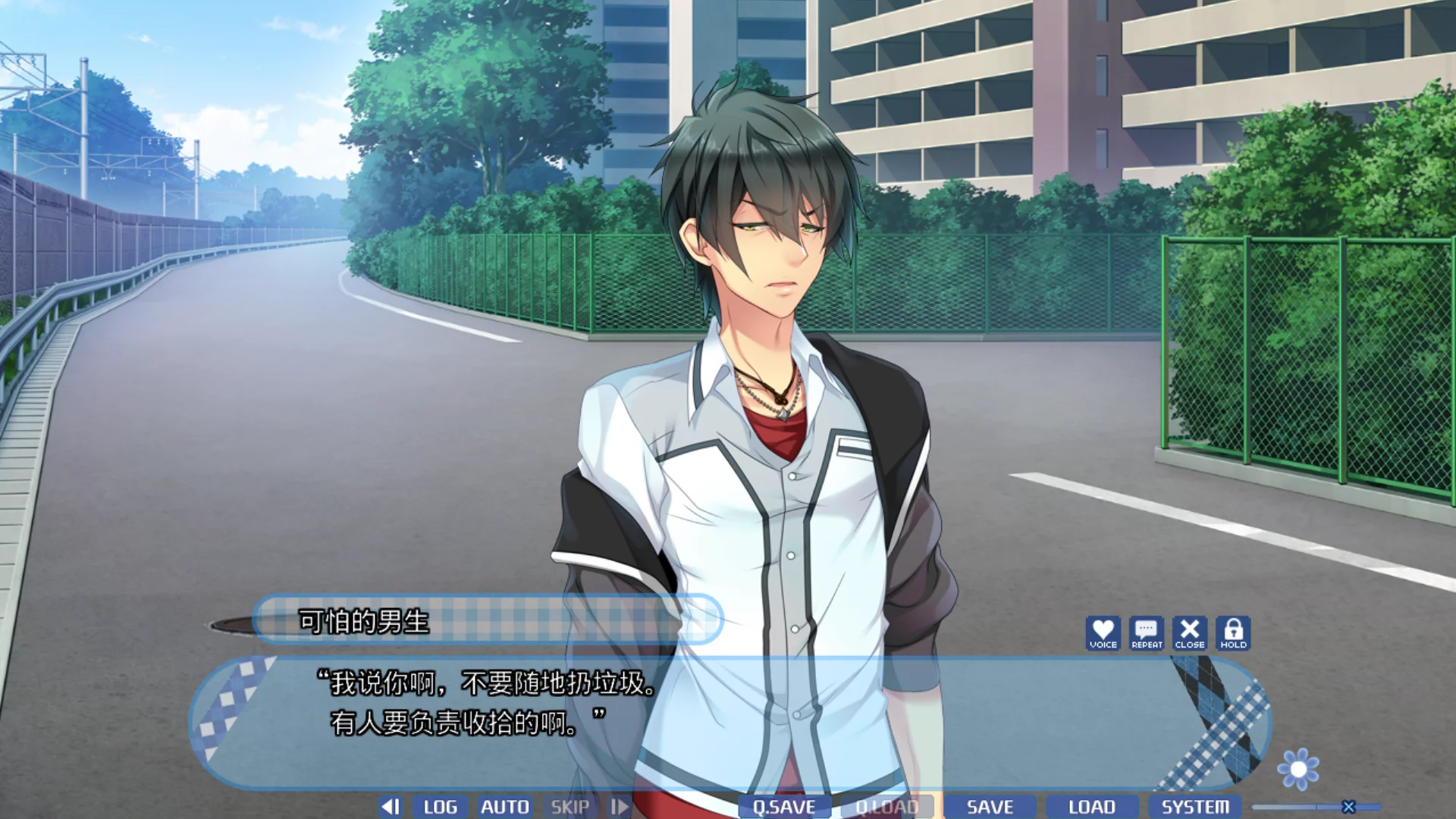Hide the text window with CLOSE
The image size is (1456, 819).
coord(1190,633)
